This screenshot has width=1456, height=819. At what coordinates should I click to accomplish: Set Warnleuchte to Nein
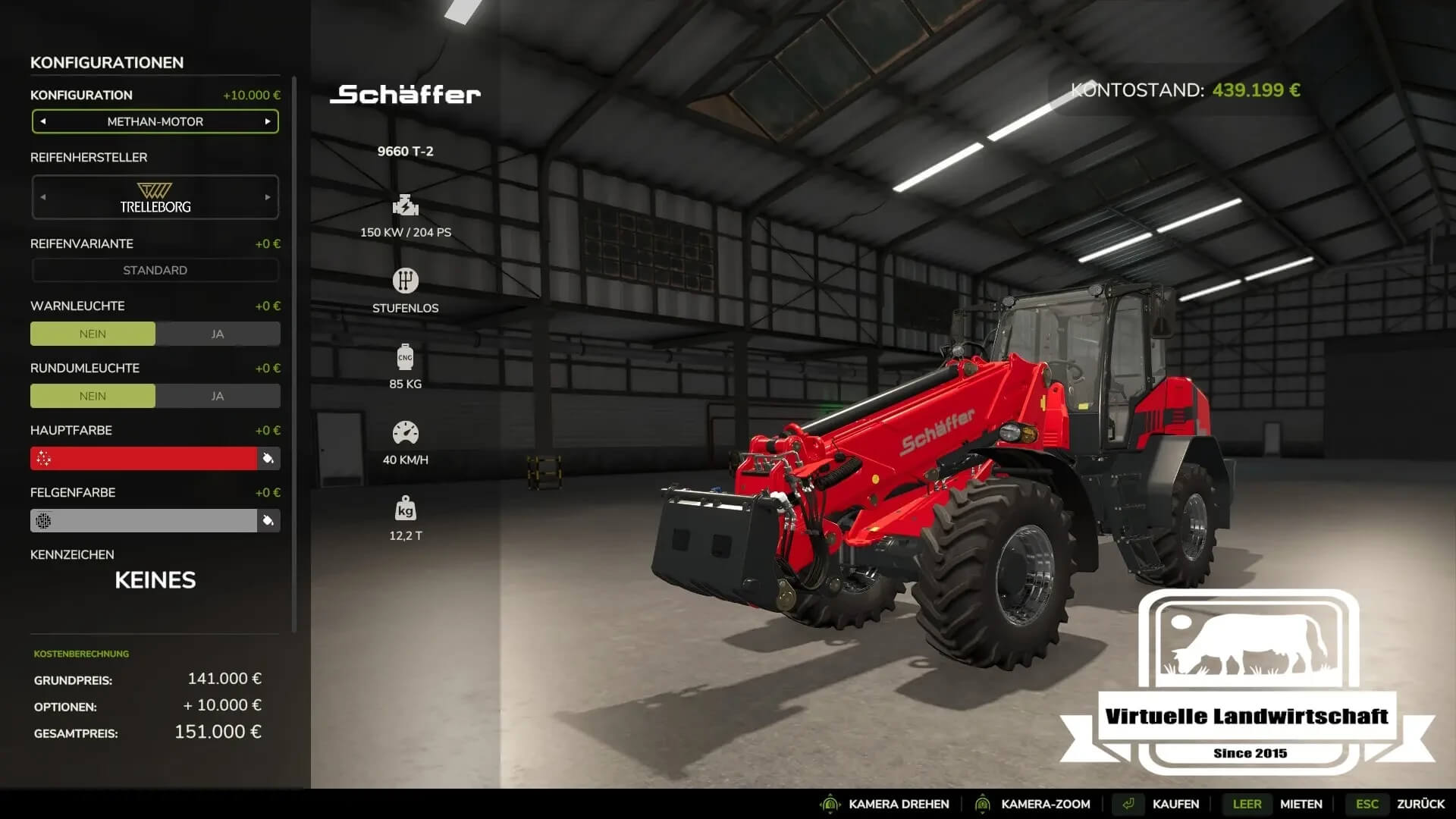coord(93,334)
